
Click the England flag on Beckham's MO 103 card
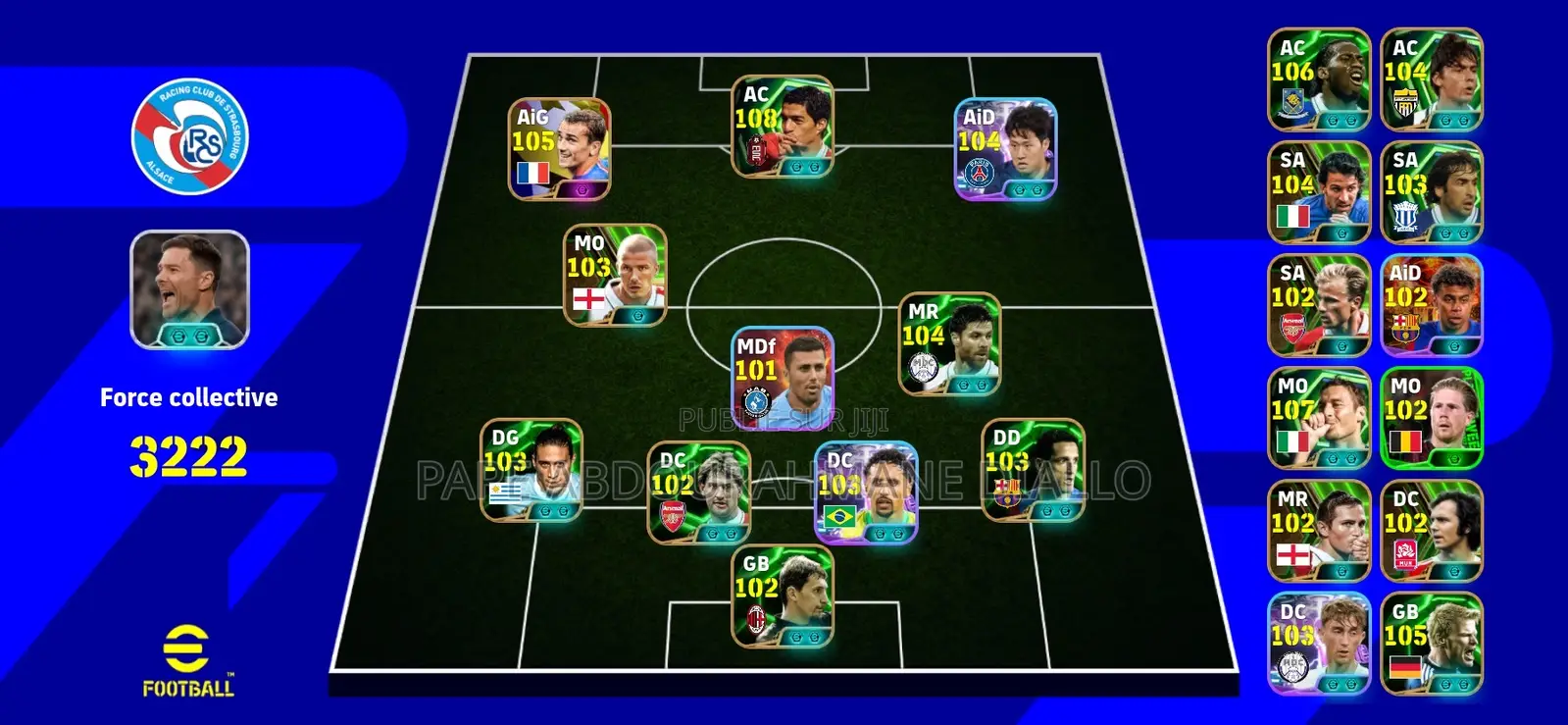588,300
